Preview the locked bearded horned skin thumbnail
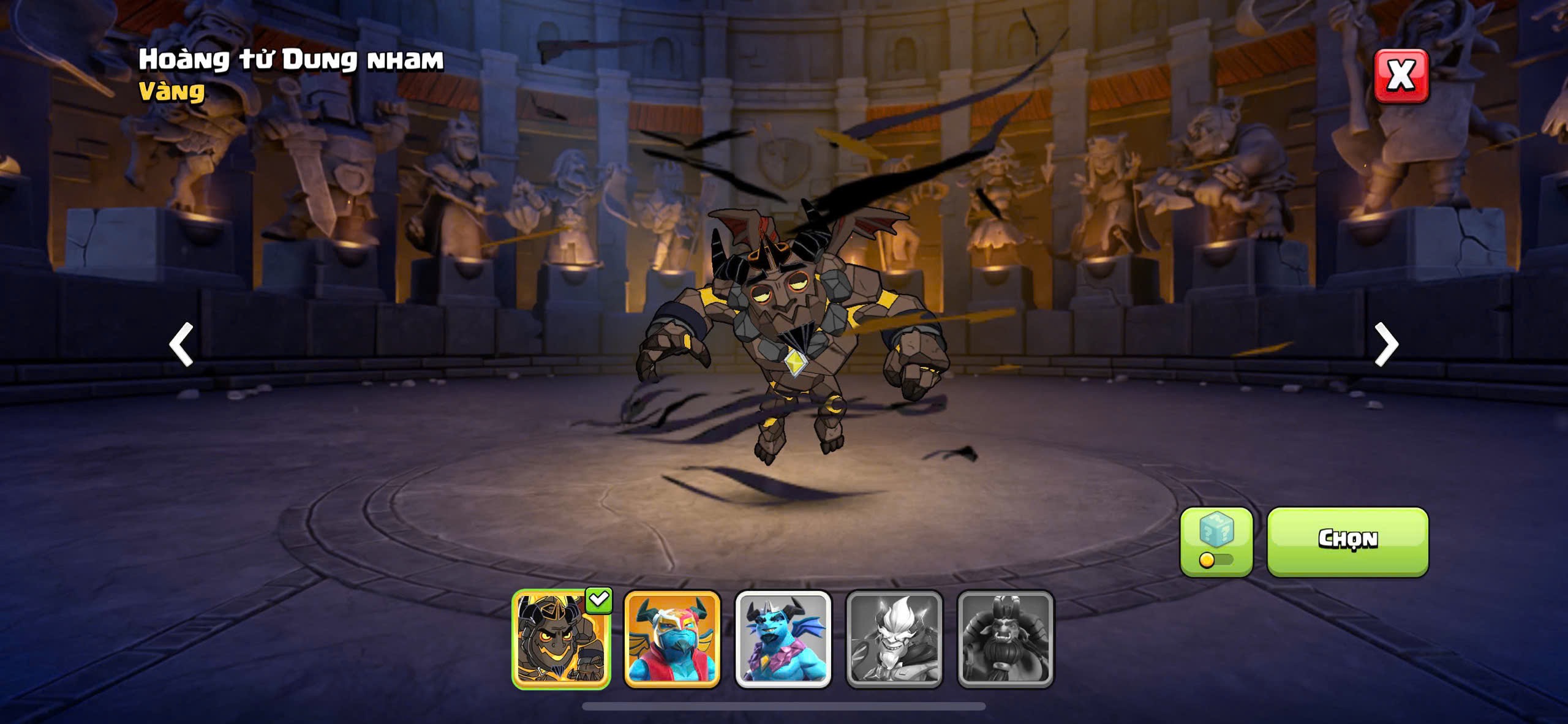1568x724 pixels. pyautogui.click(x=1005, y=639)
